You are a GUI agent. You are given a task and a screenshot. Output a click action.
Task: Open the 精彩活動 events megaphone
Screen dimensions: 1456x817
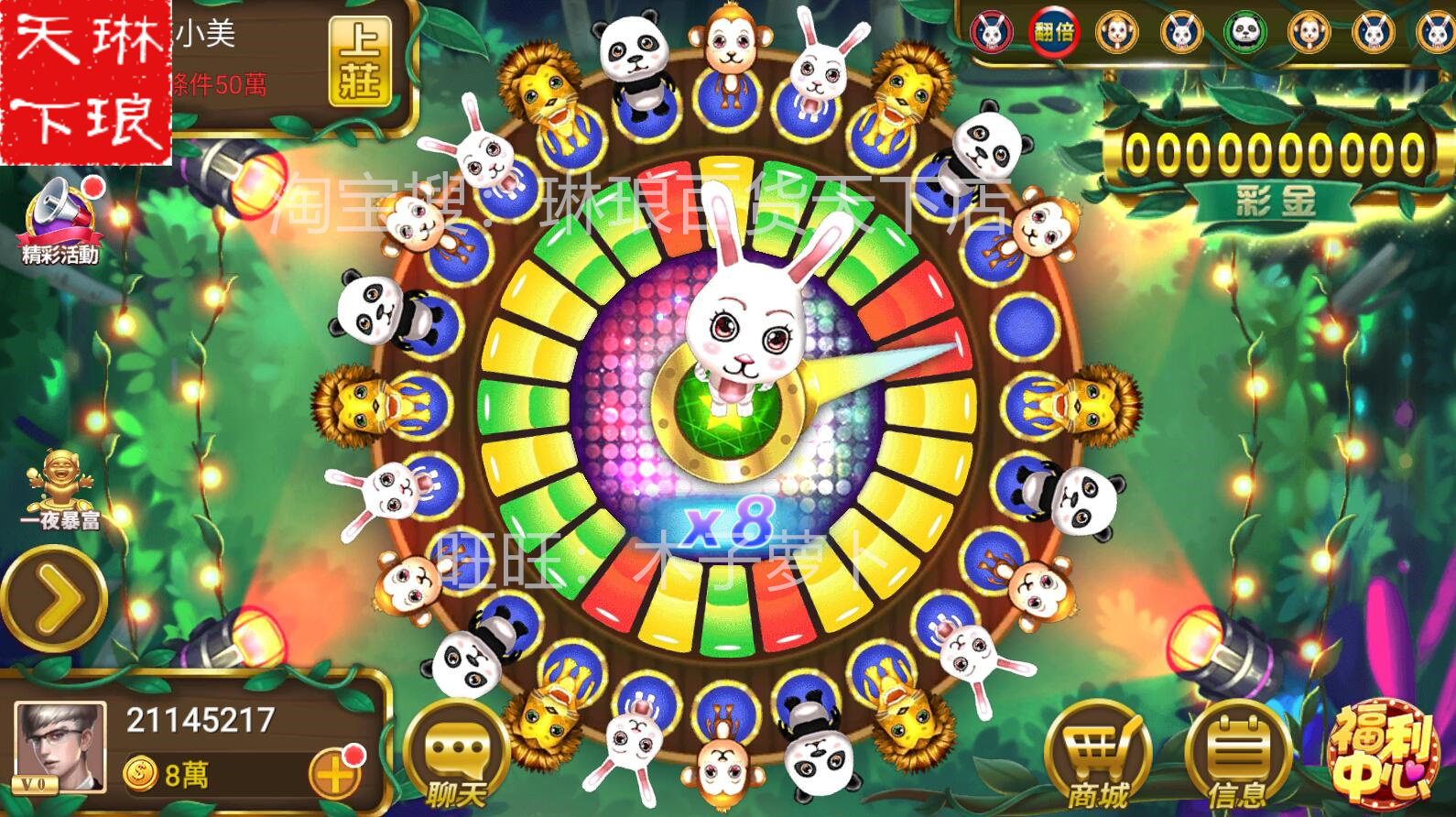click(60, 218)
